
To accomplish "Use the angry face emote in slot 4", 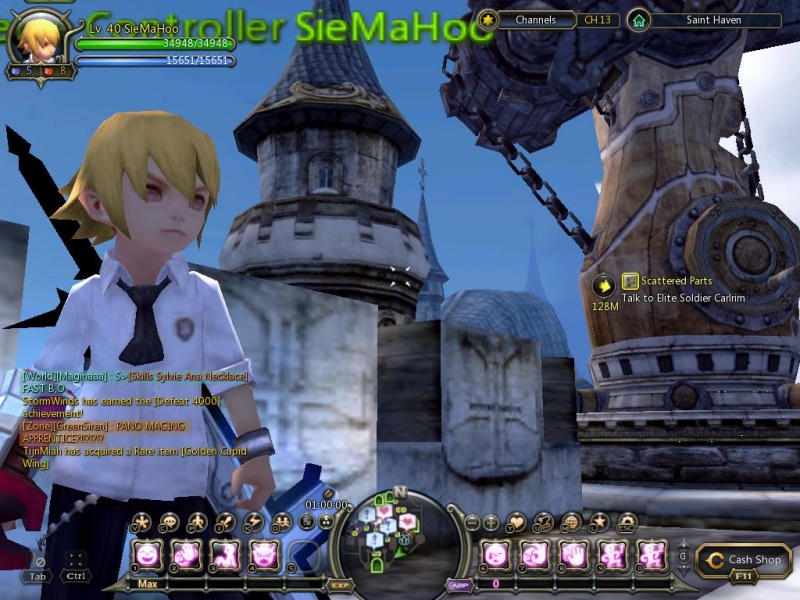I will pos(264,553).
